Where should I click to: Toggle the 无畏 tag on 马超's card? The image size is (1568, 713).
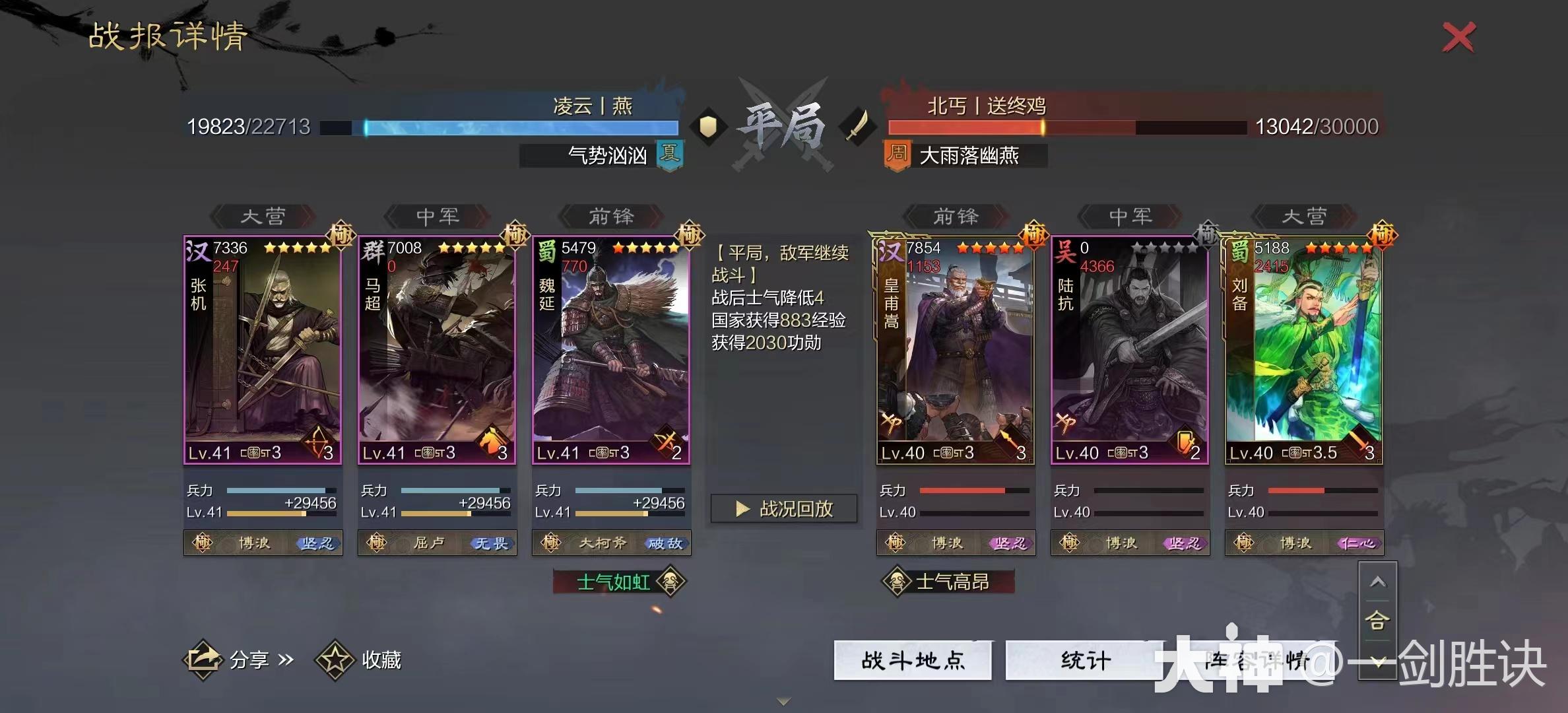tap(492, 543)
